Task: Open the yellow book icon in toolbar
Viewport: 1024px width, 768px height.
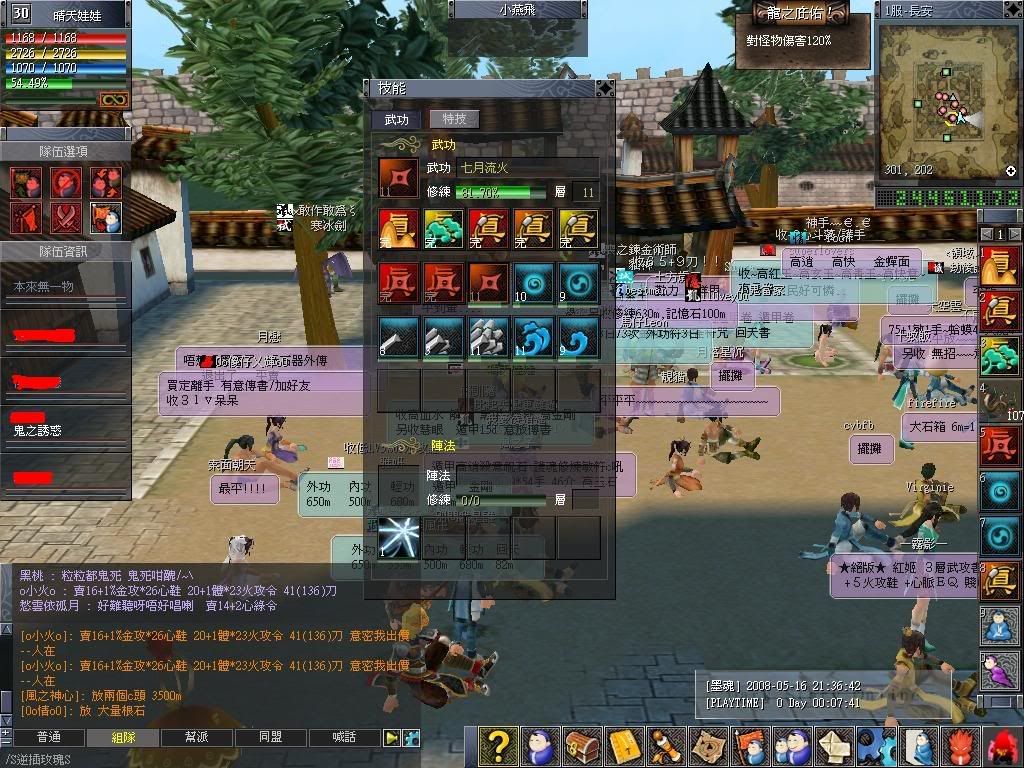Action: [x=624, y=746]
